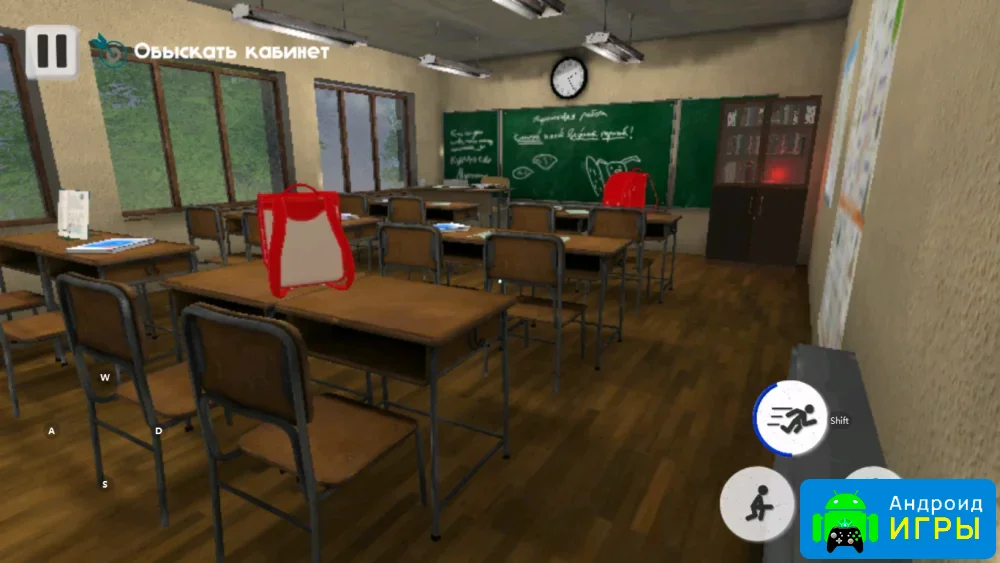This screenshot has height=563, width=1000.
Task: Tap the crouch figure button
Action: (x=757, y=503)
